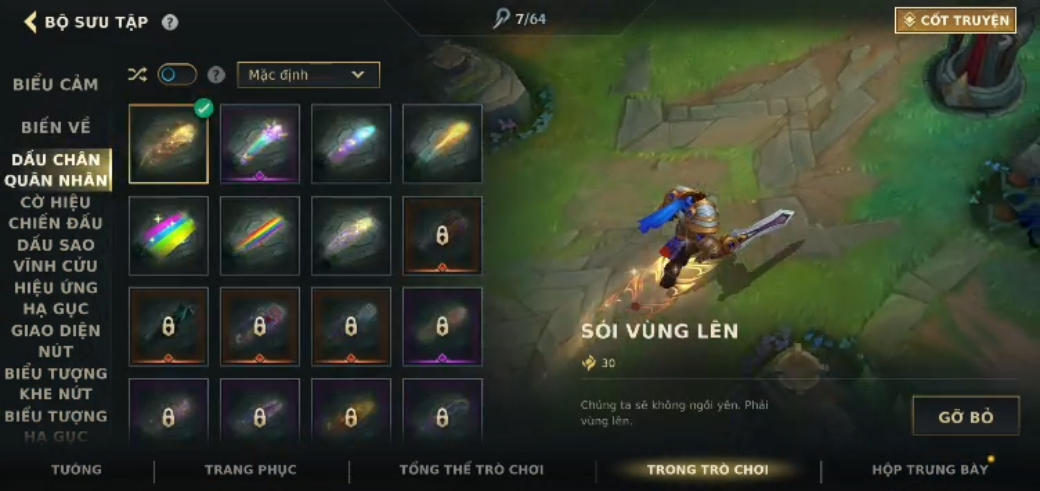Toggle the random shuffle switch
Screen dimensions: 1040x491
pos(177,75)
